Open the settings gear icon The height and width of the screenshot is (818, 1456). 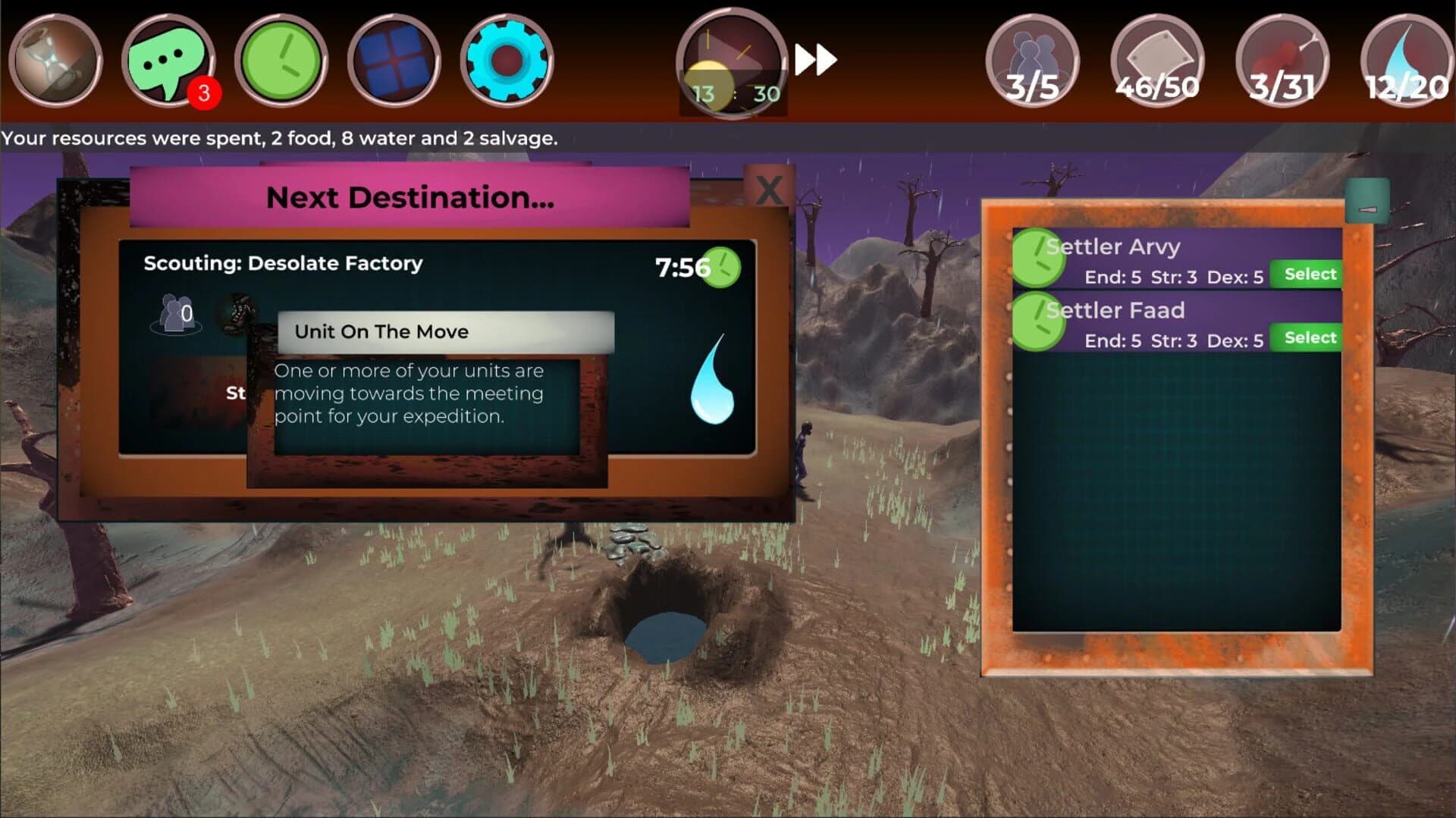pyautogui.click(x=505, y=62)
